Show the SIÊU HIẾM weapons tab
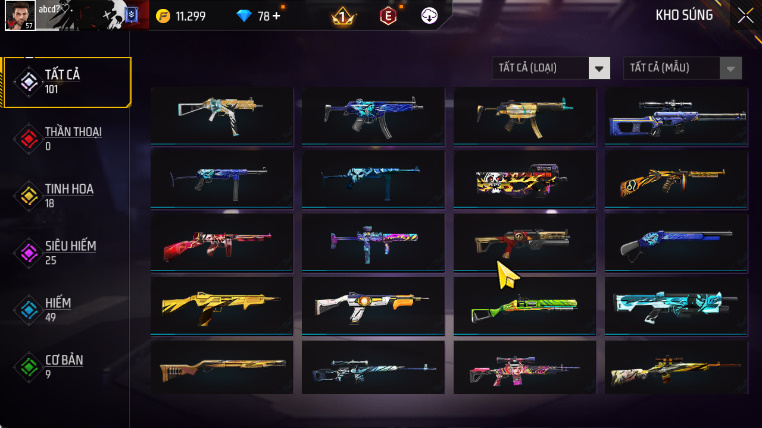Viewport: 762px width, 428px height. click(68, 252)
